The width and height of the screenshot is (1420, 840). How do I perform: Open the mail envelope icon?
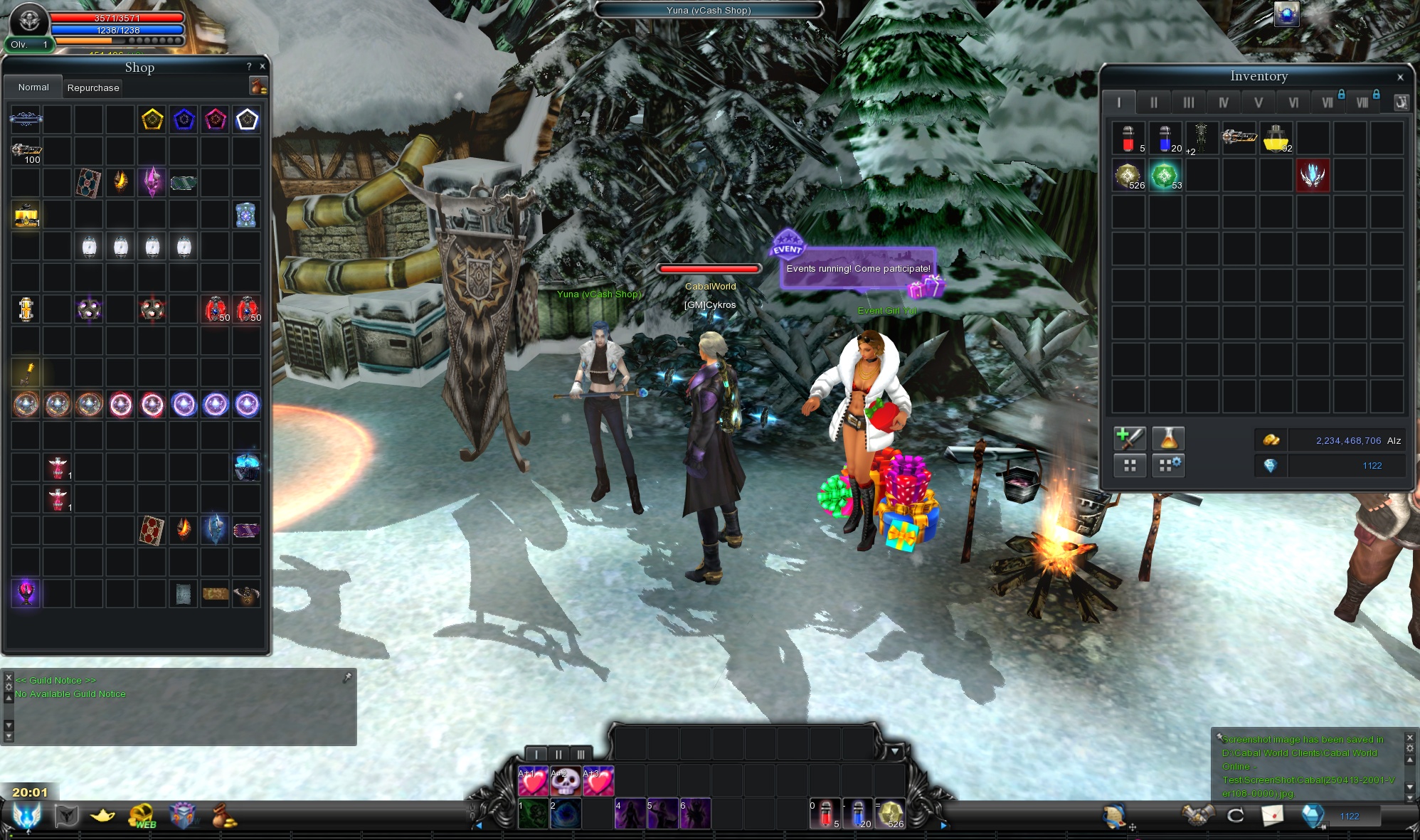(1272, 815)
